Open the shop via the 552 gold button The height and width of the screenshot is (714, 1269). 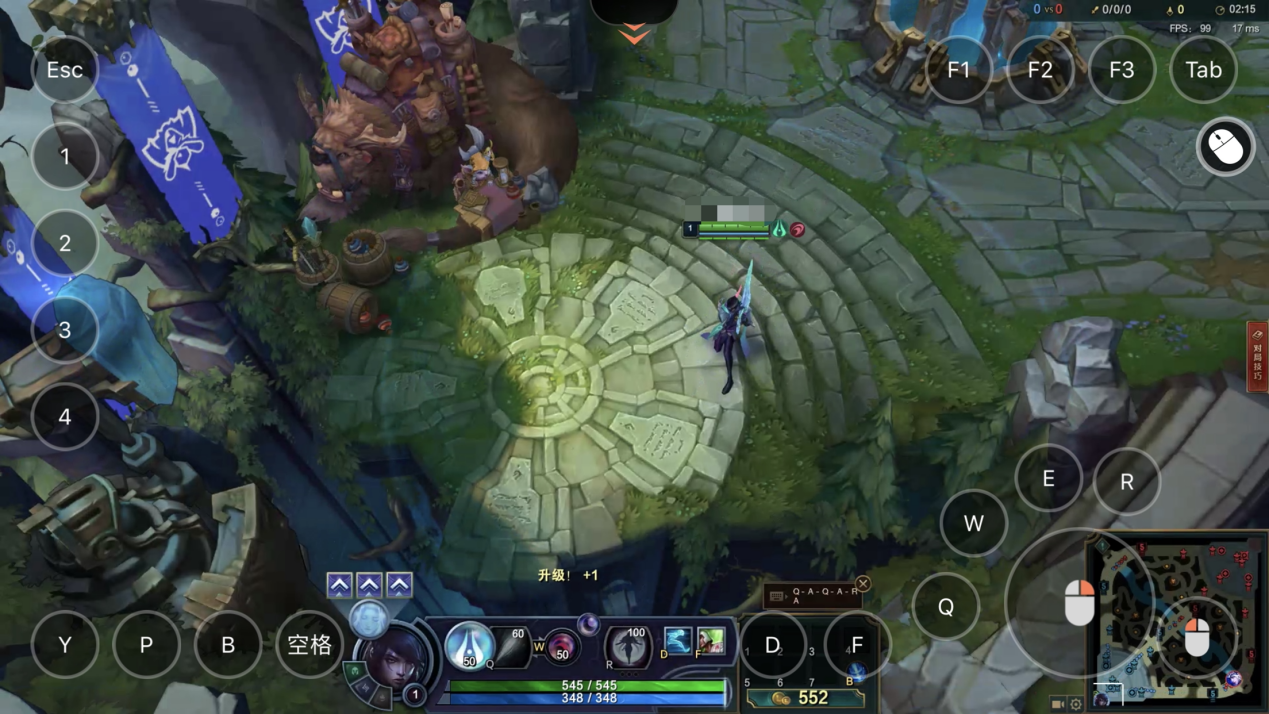[804, 698]
